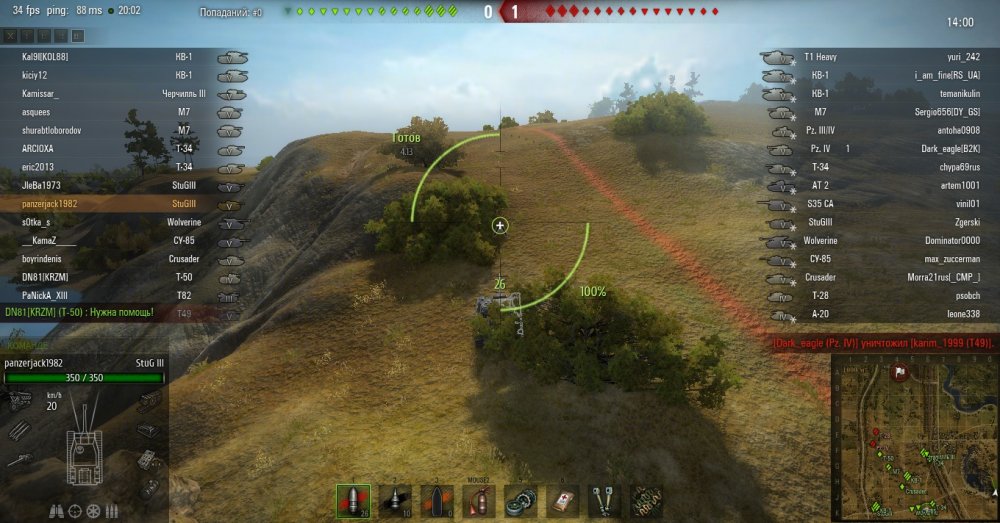
Task: Click the camouflage net equipment slot
Action: [x=646, y=501]
